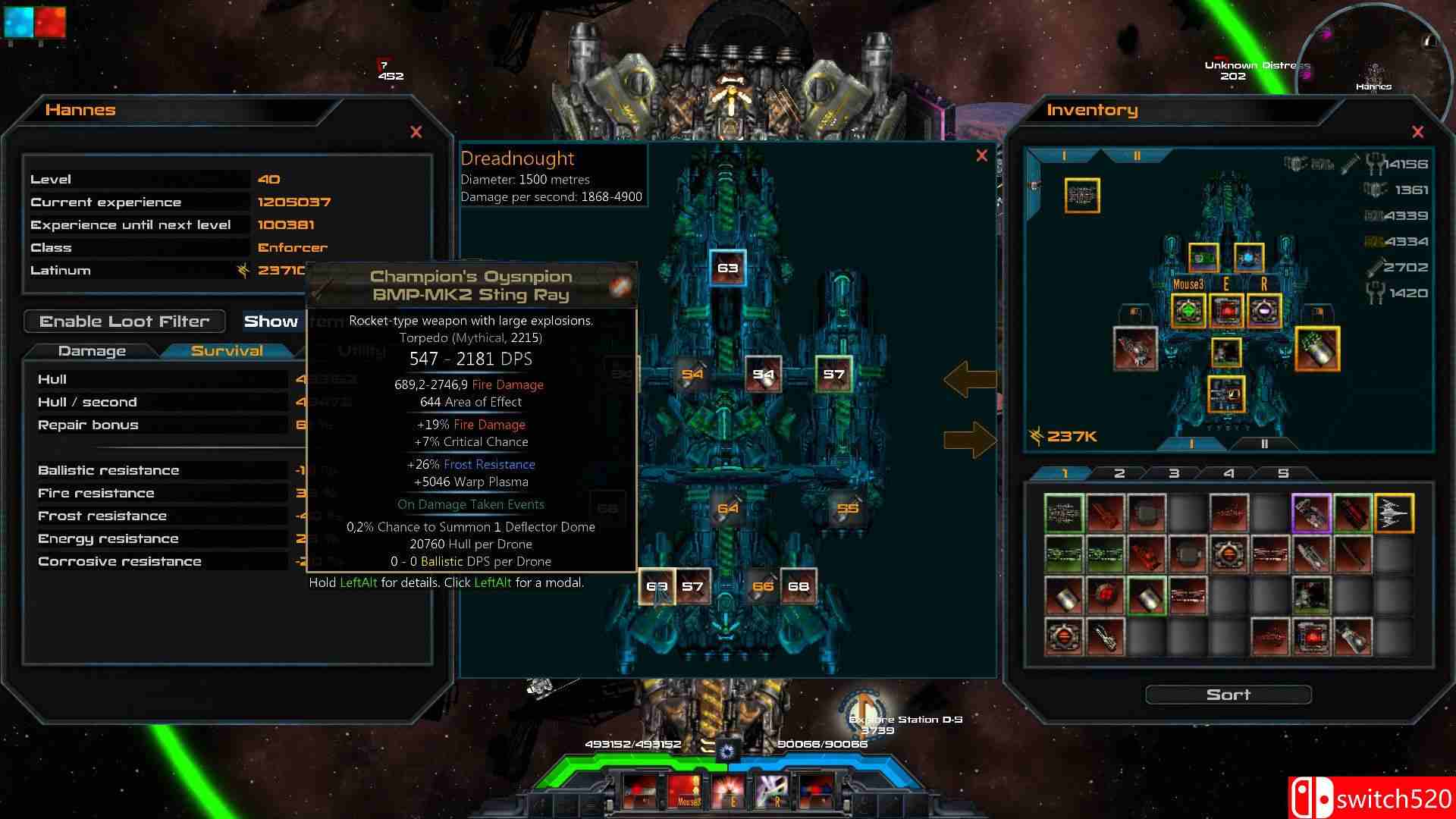1456x819 pixels.
Task: Select the green gem device on Mouse3 slot
Action: [1188, 310]
